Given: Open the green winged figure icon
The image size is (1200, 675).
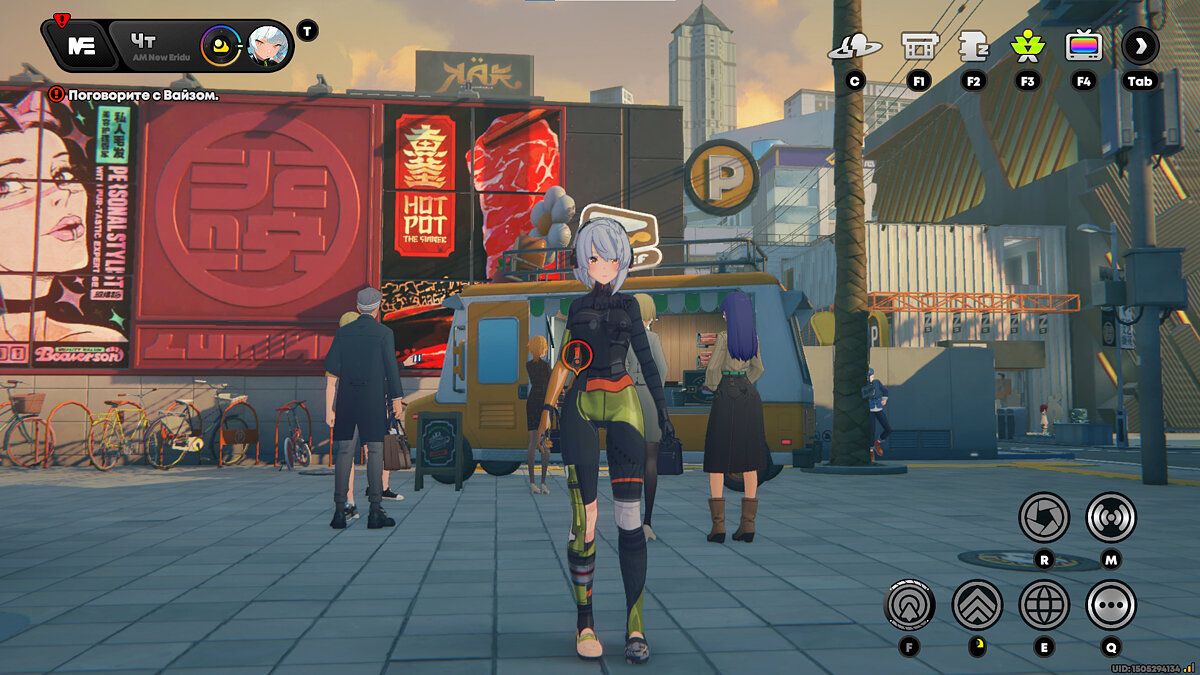Looking at the screenshot, I should [x=1027, y=46].
